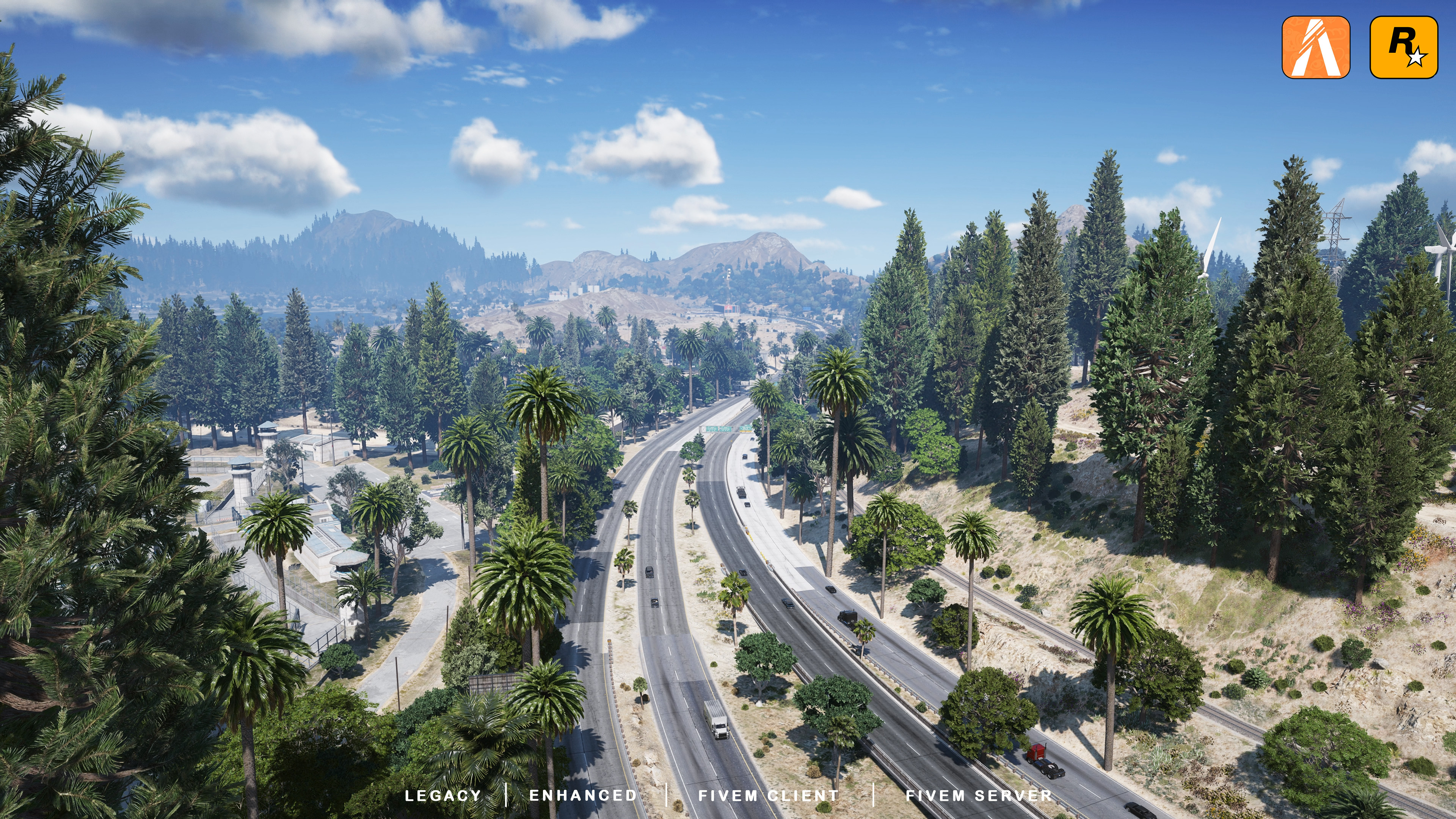1456x819 pixels.
Task: Select the FiveM Server label
Action: coord(979,795)
